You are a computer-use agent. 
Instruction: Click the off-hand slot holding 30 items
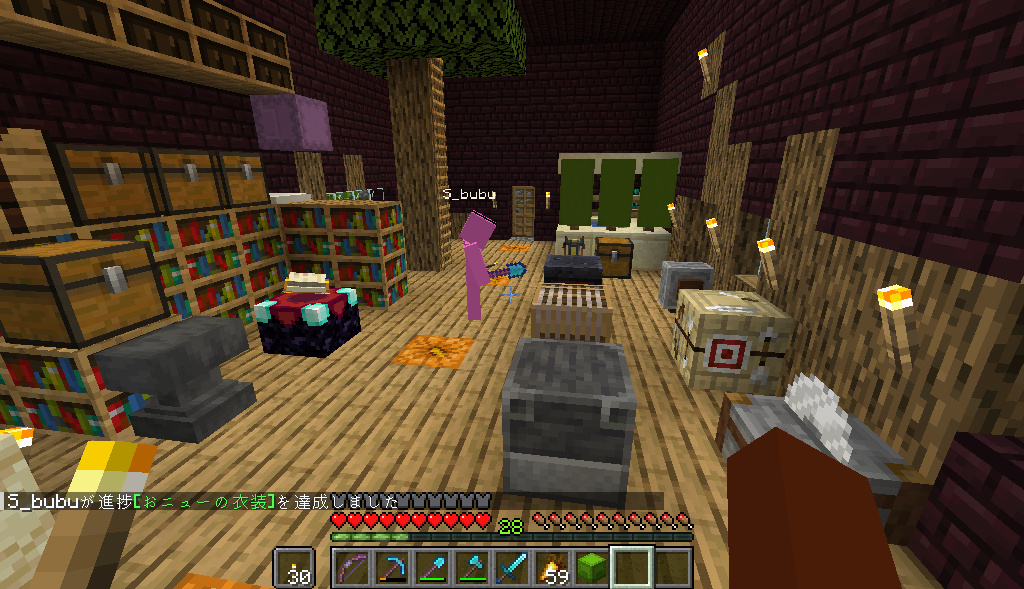pos(295,568)
